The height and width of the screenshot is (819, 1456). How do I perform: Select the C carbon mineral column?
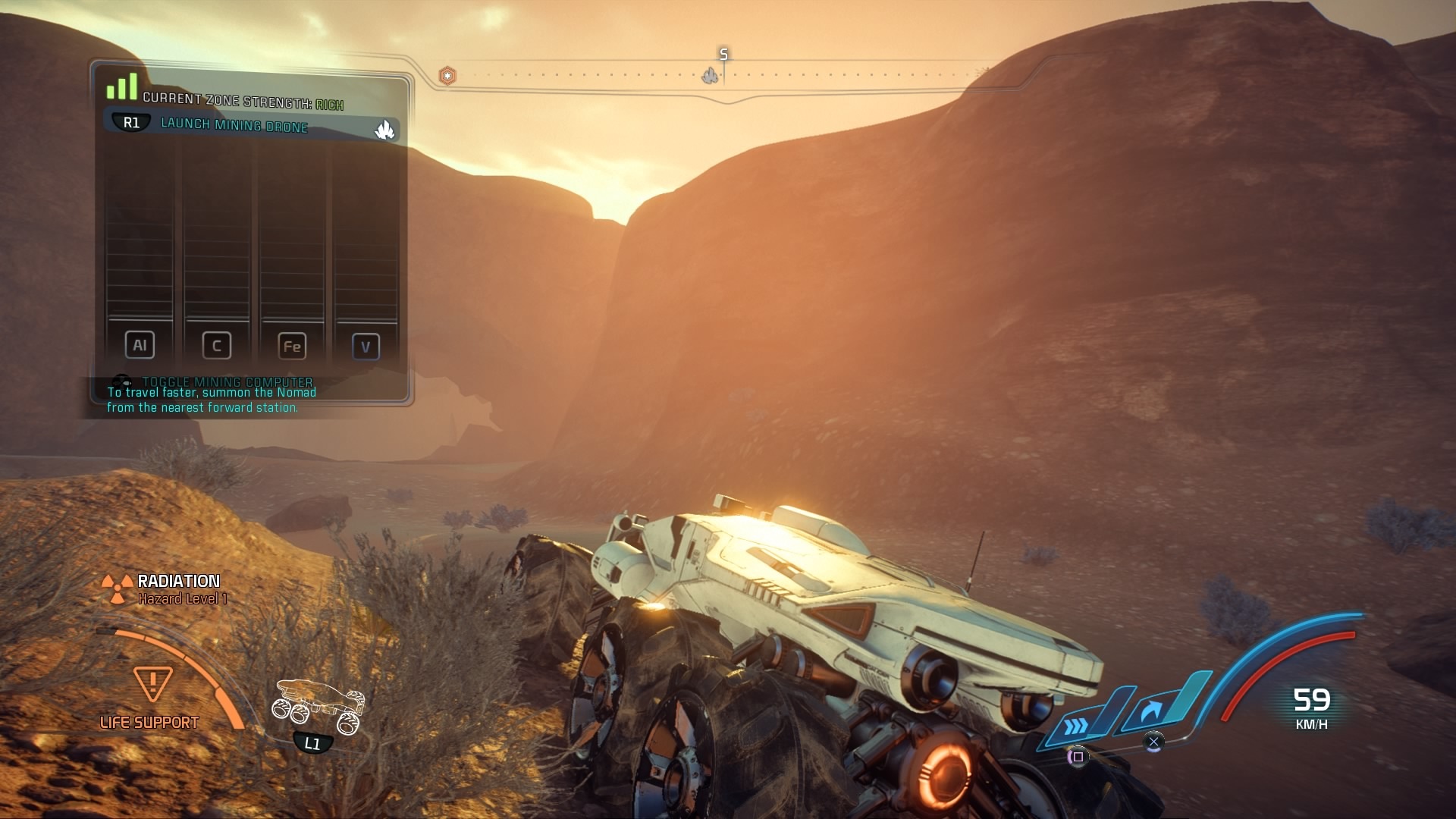tap(216, 346)
